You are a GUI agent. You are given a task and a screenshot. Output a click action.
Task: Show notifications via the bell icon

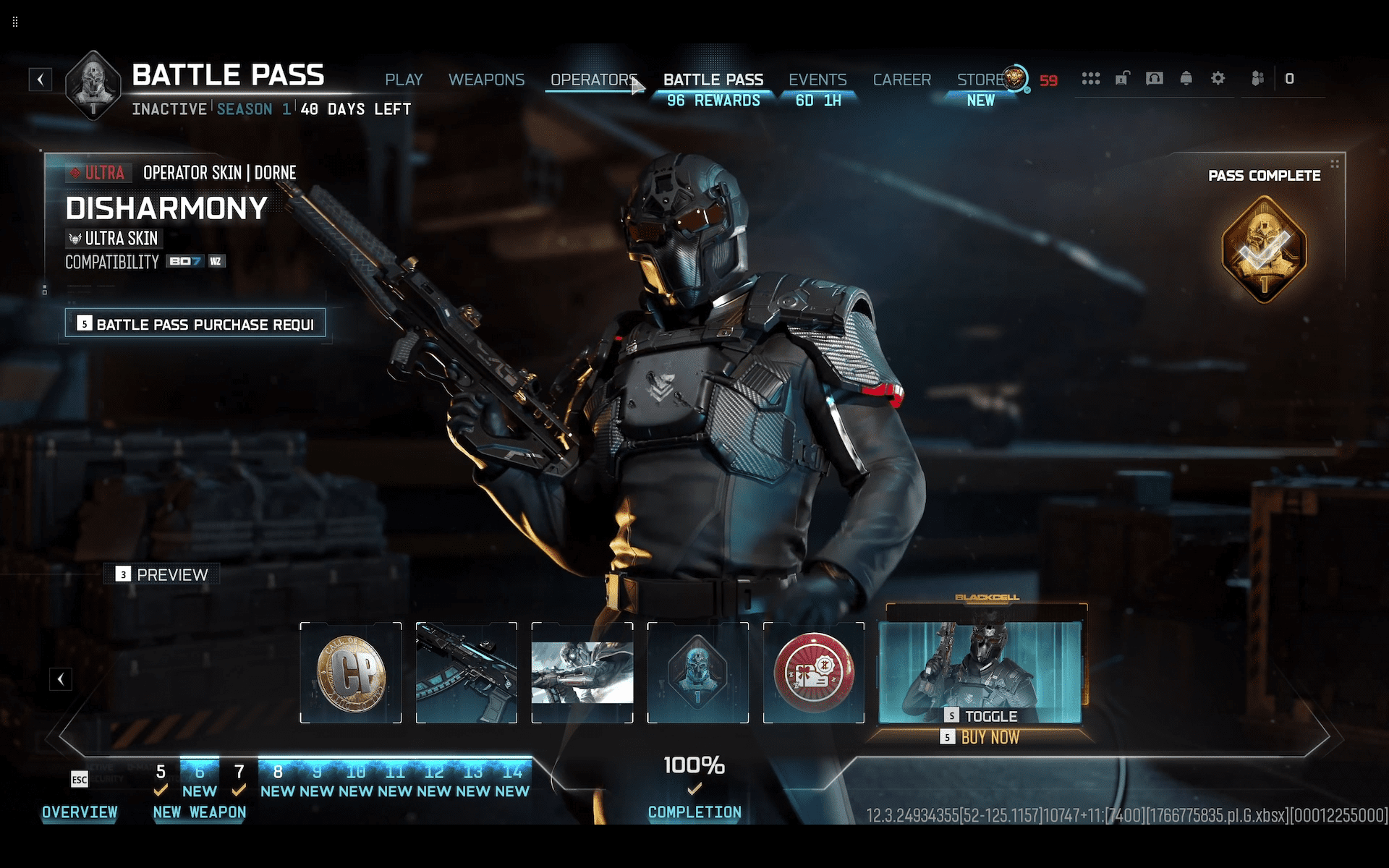click(1186, 78)
